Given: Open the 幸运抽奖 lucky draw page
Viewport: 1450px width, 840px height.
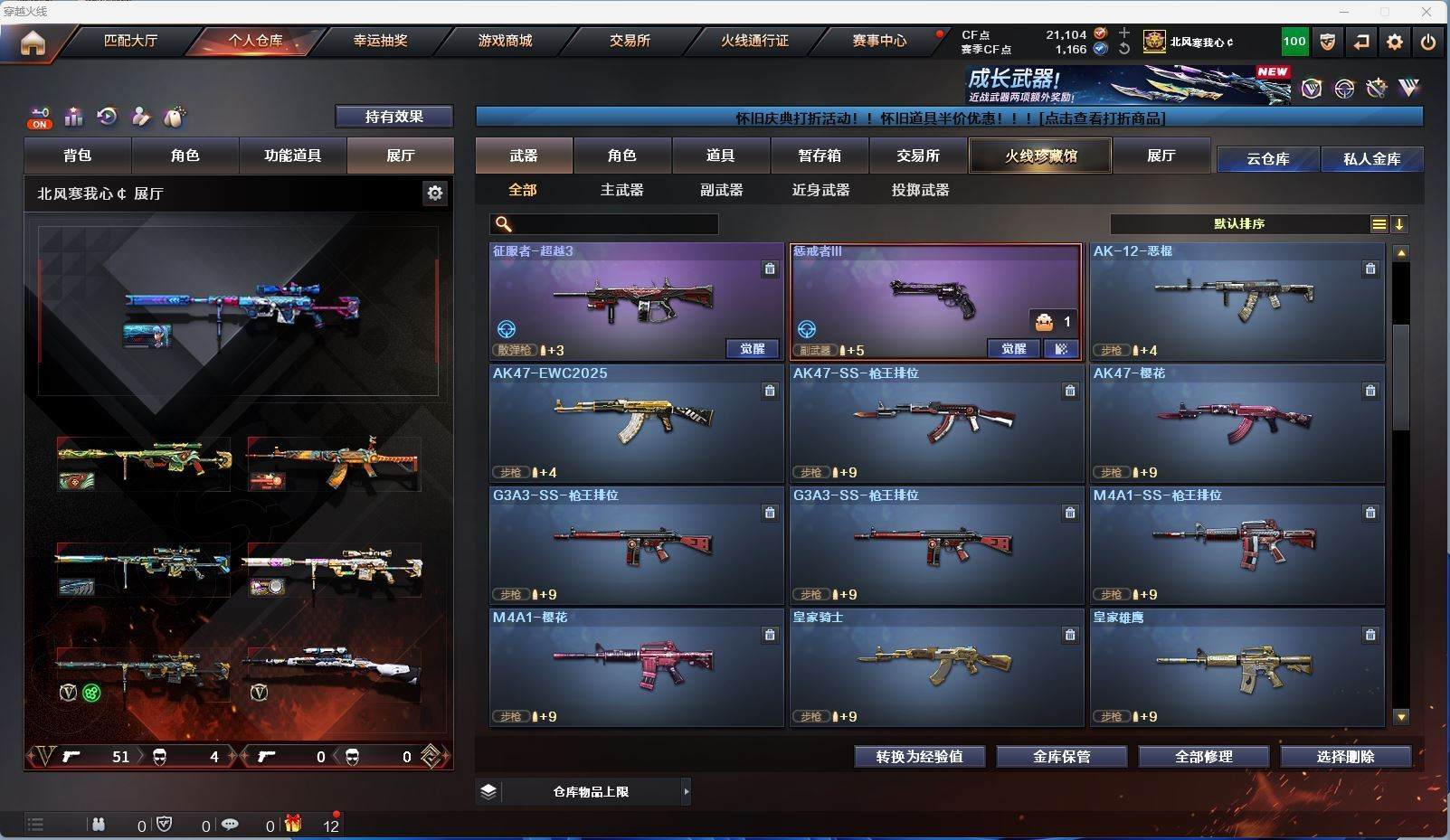Looking at the screenshot, I should point(380,41).
